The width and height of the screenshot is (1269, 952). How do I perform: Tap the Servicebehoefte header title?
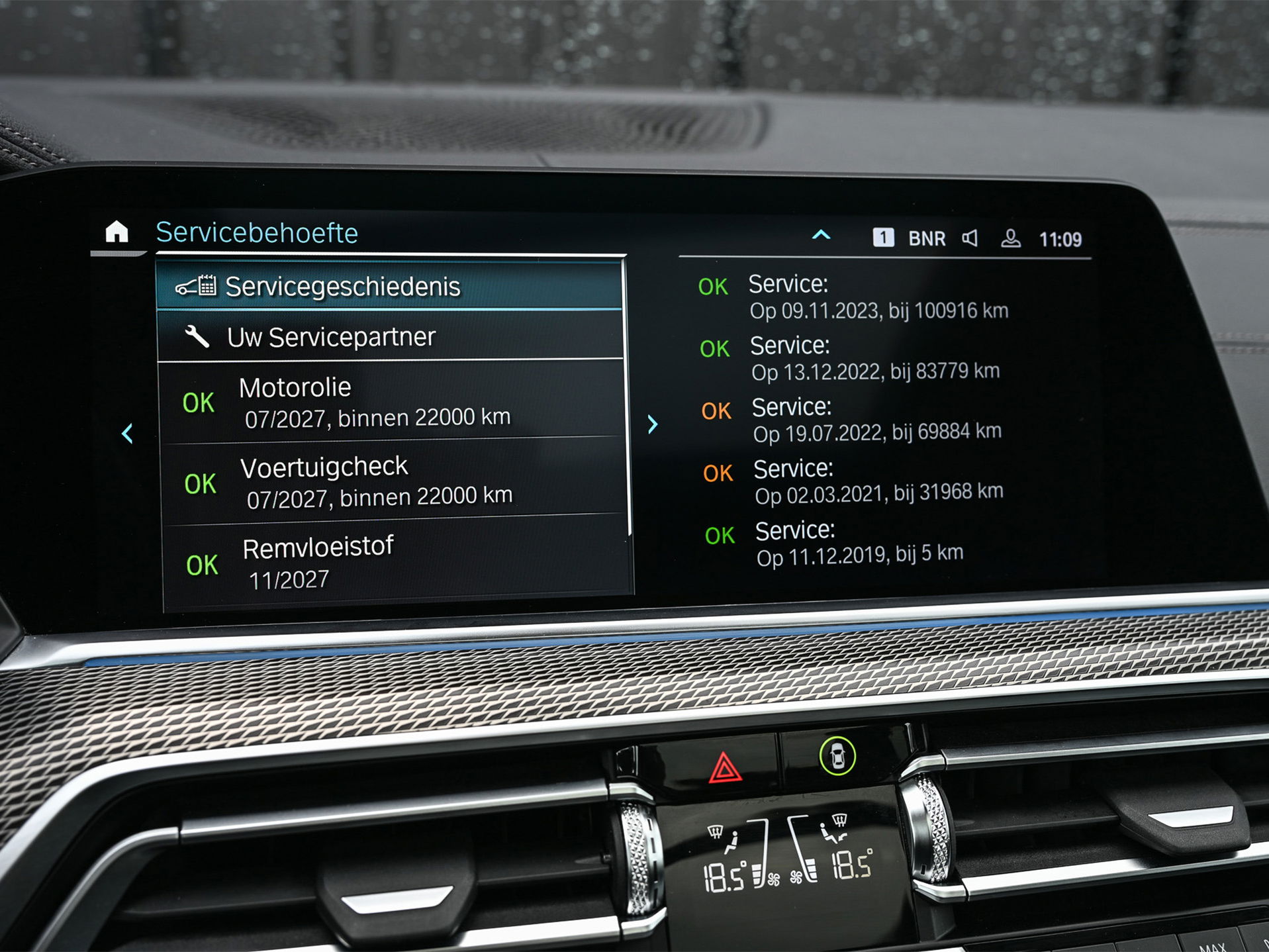click(257, 233)
